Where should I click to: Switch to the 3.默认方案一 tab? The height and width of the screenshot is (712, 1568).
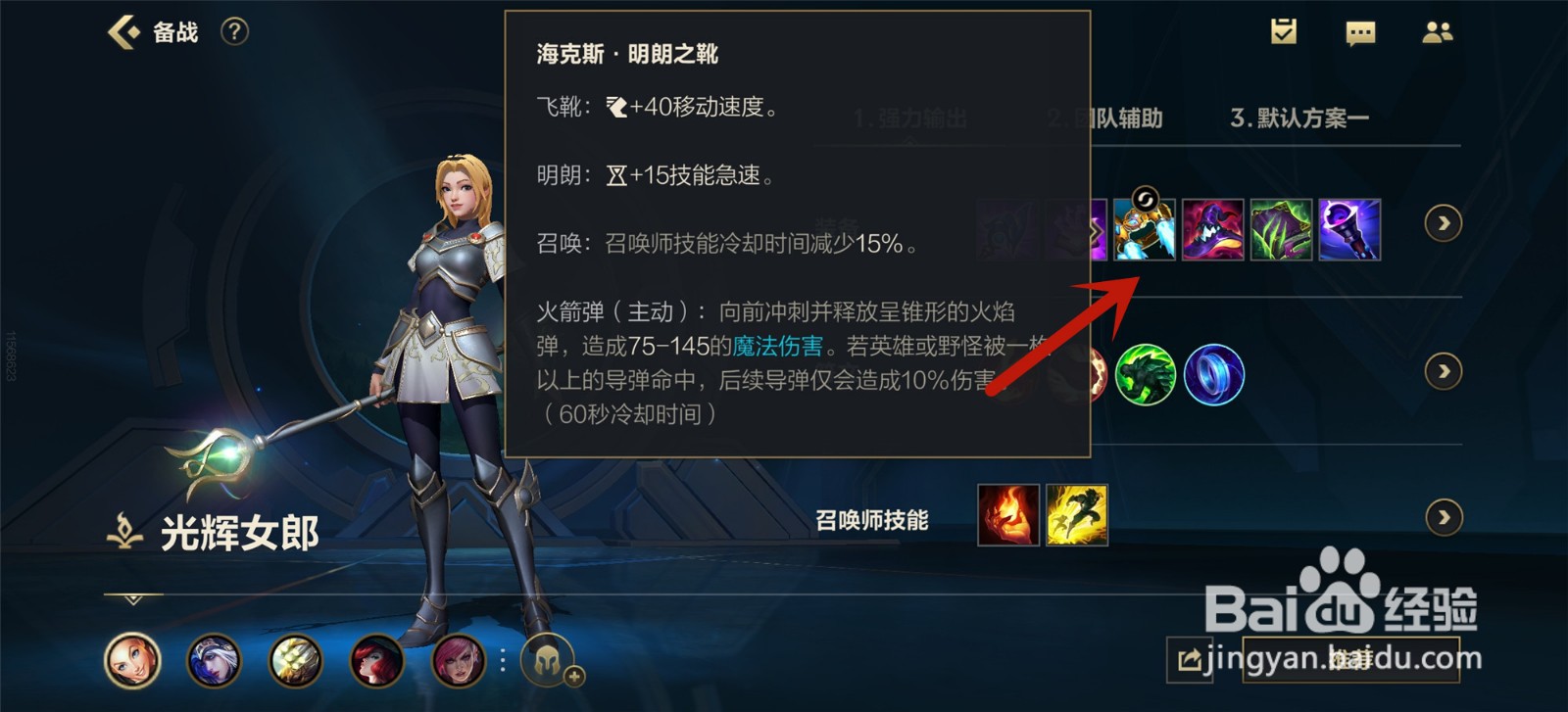point(1300,116)
